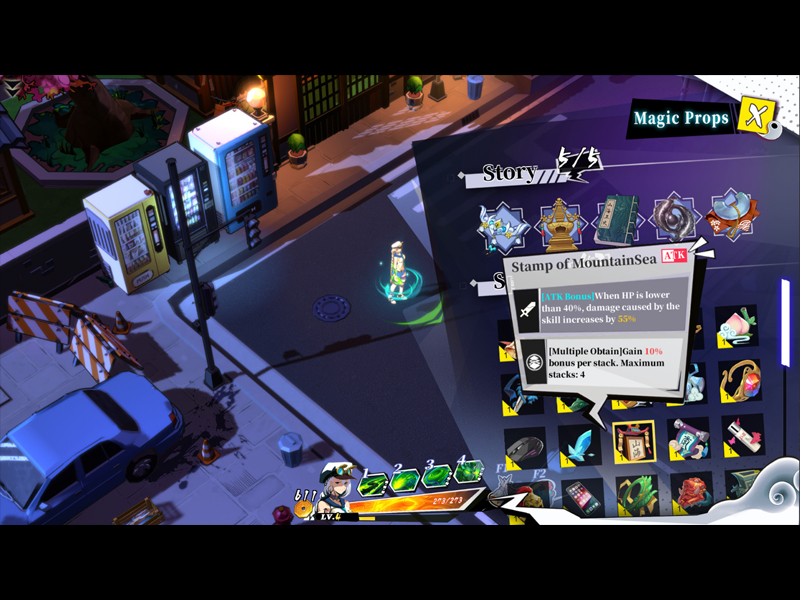Select the golden pagoda story prop
Image resolution: width=800 pixels, height=600 pixels.
pyautogui.click(x=560, y=222)
